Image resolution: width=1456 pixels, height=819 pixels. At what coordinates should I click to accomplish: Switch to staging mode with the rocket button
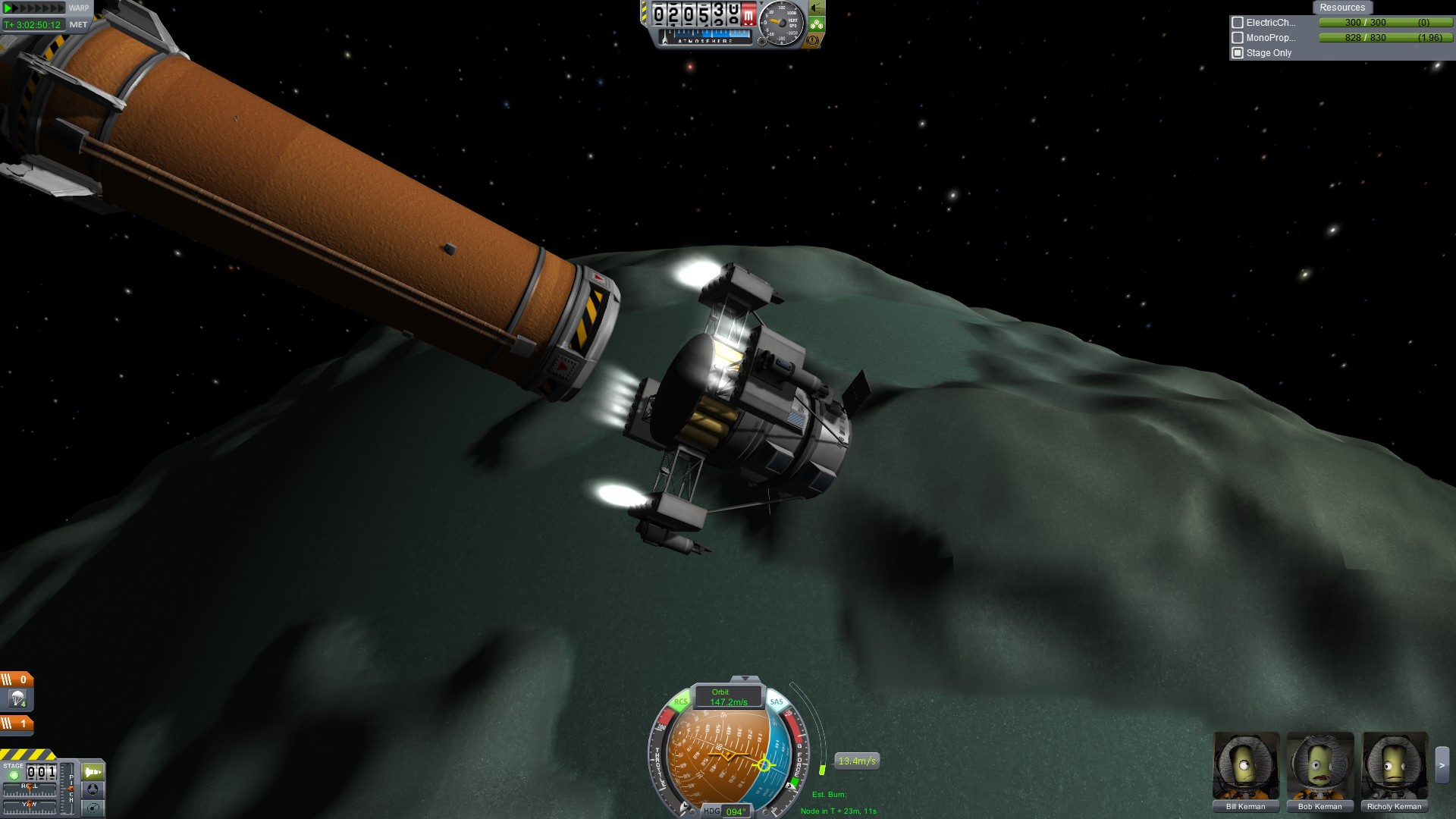pyautogui.click(x=93, y=772)
